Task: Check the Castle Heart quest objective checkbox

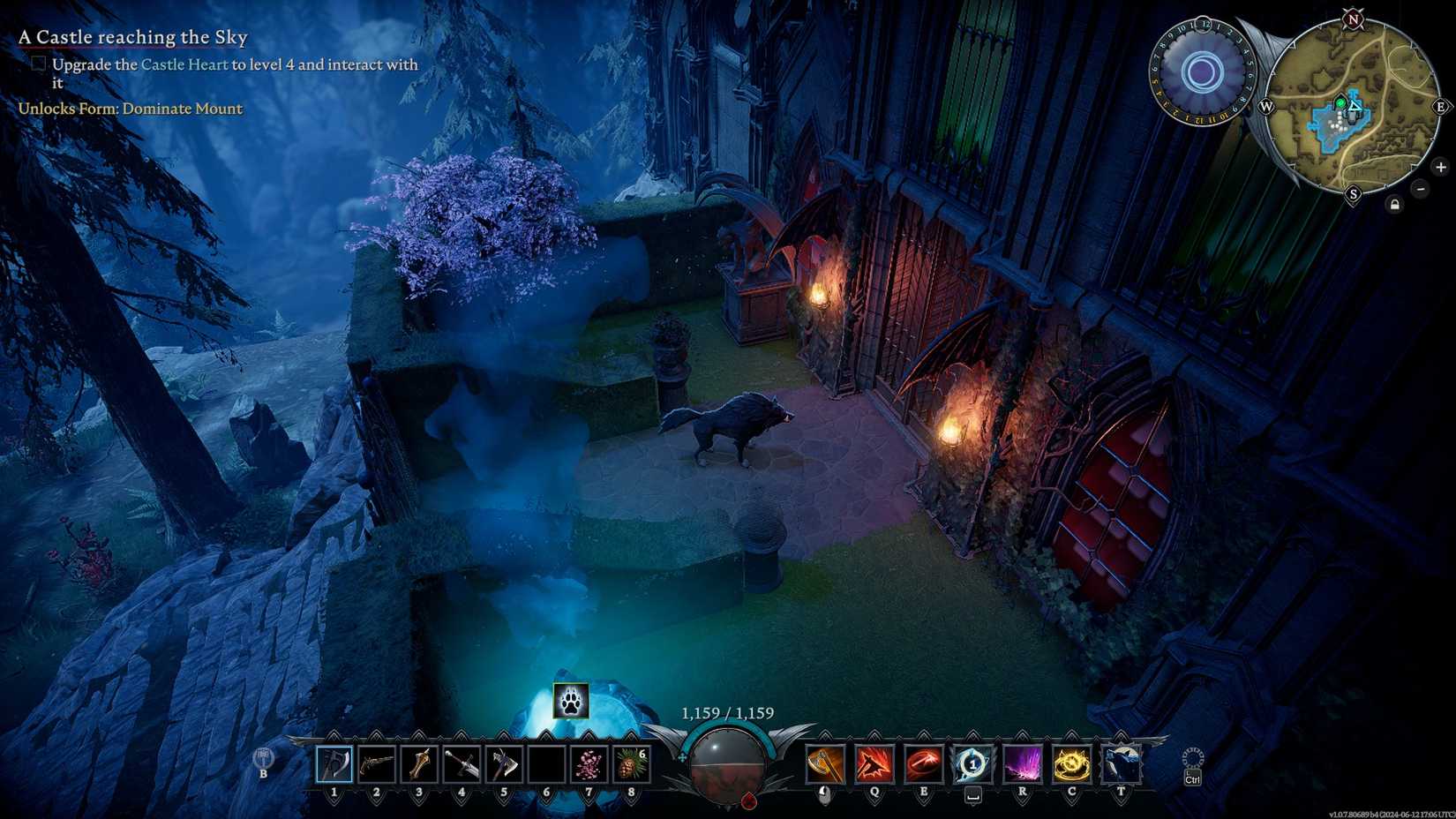Action: point(37,63)
